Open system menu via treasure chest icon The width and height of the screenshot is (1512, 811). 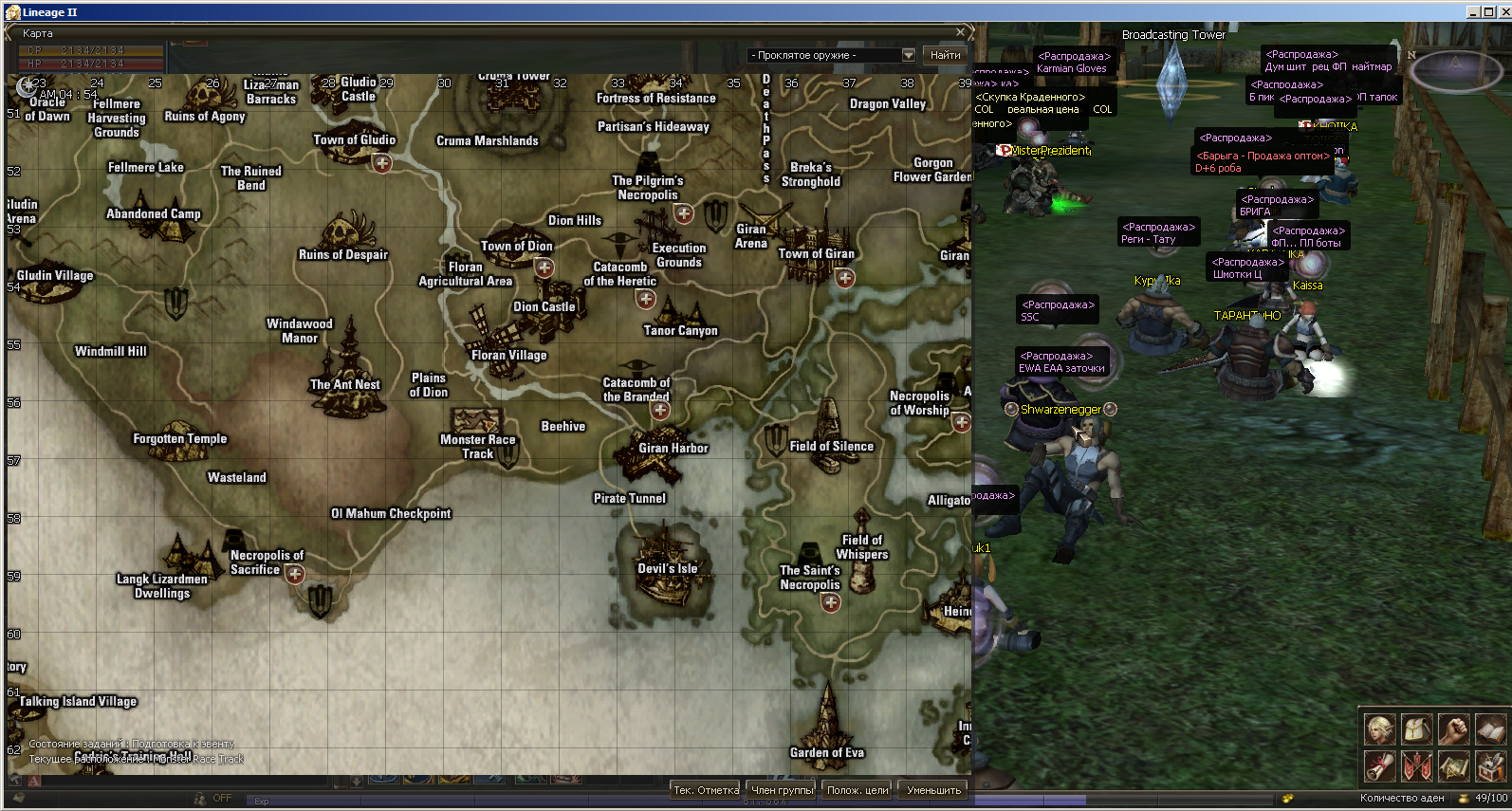(1490, 765)
